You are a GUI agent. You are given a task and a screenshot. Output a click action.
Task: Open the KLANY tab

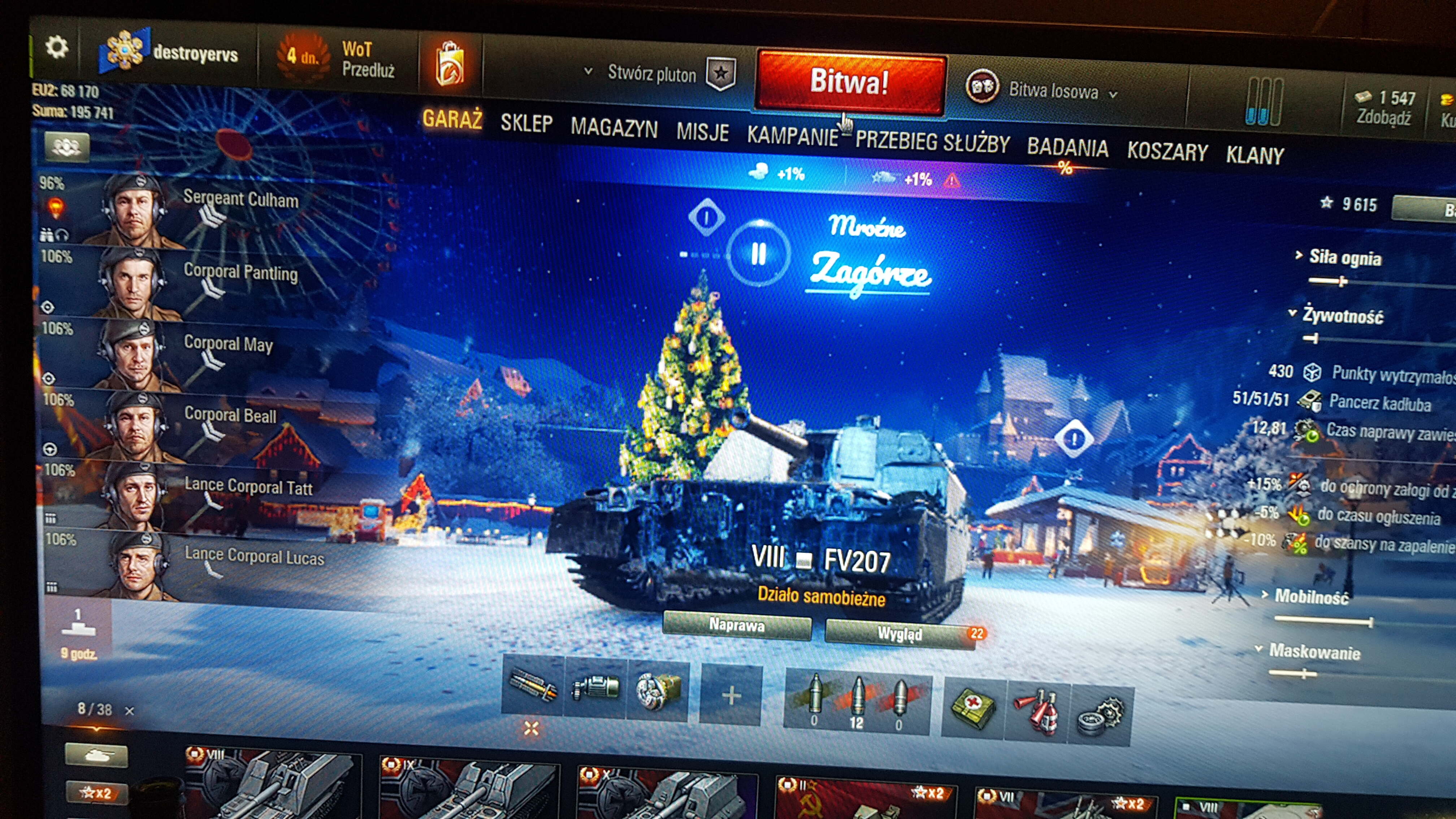(x=1255, y=155)
